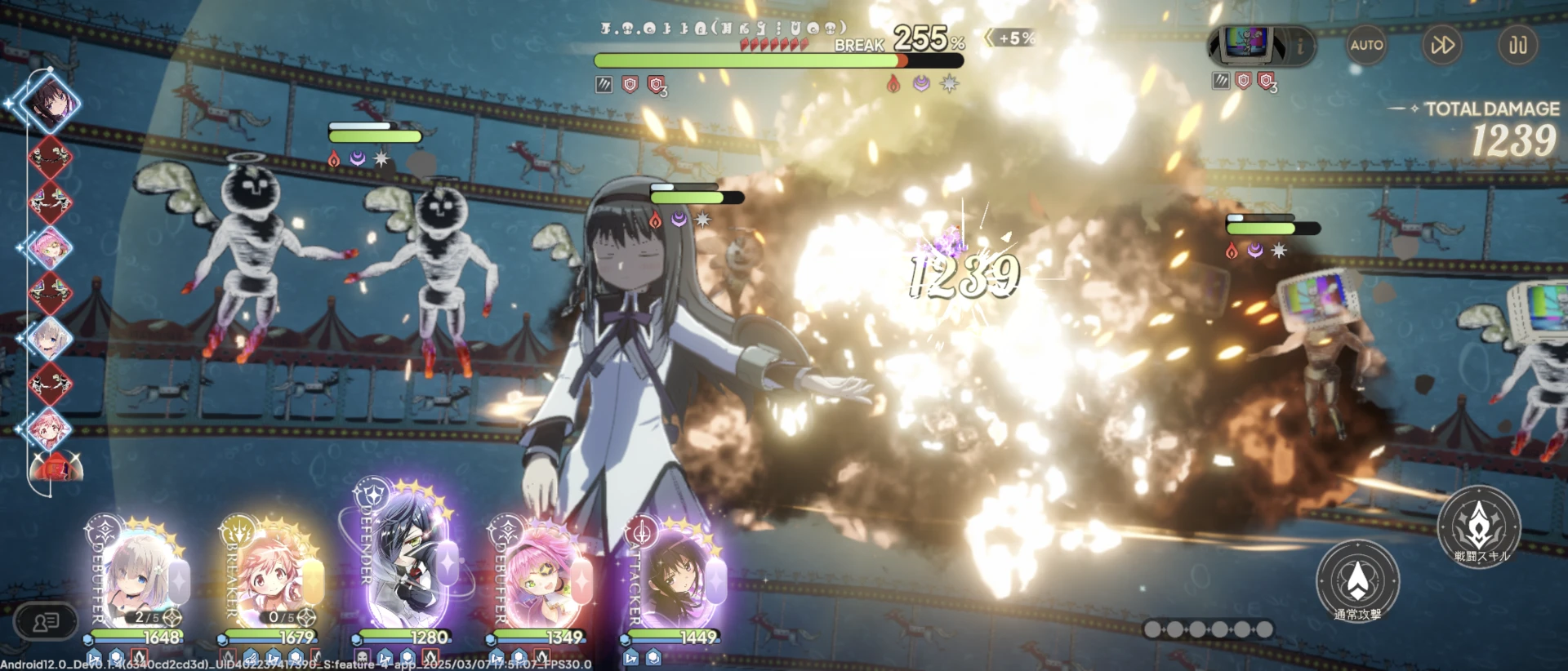Activate the 戦闘スキル battle skill
The image size is (1568, 671).
click(x=1479, y=527)
